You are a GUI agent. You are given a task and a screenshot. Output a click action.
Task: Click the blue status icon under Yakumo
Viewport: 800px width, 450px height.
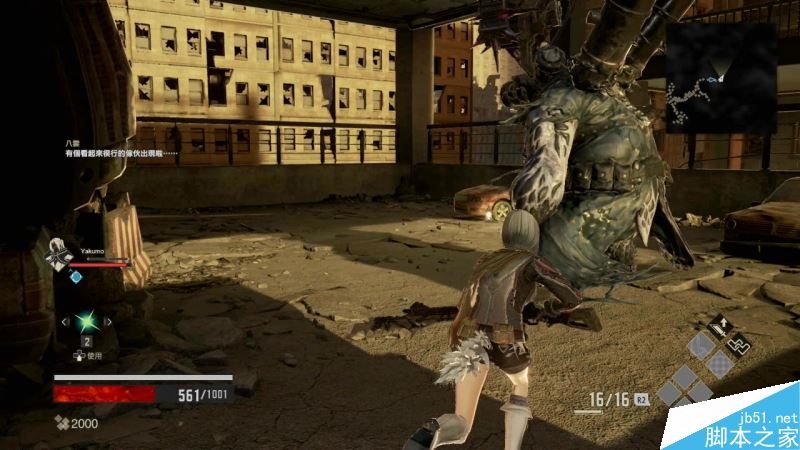(x=76, y=276)
